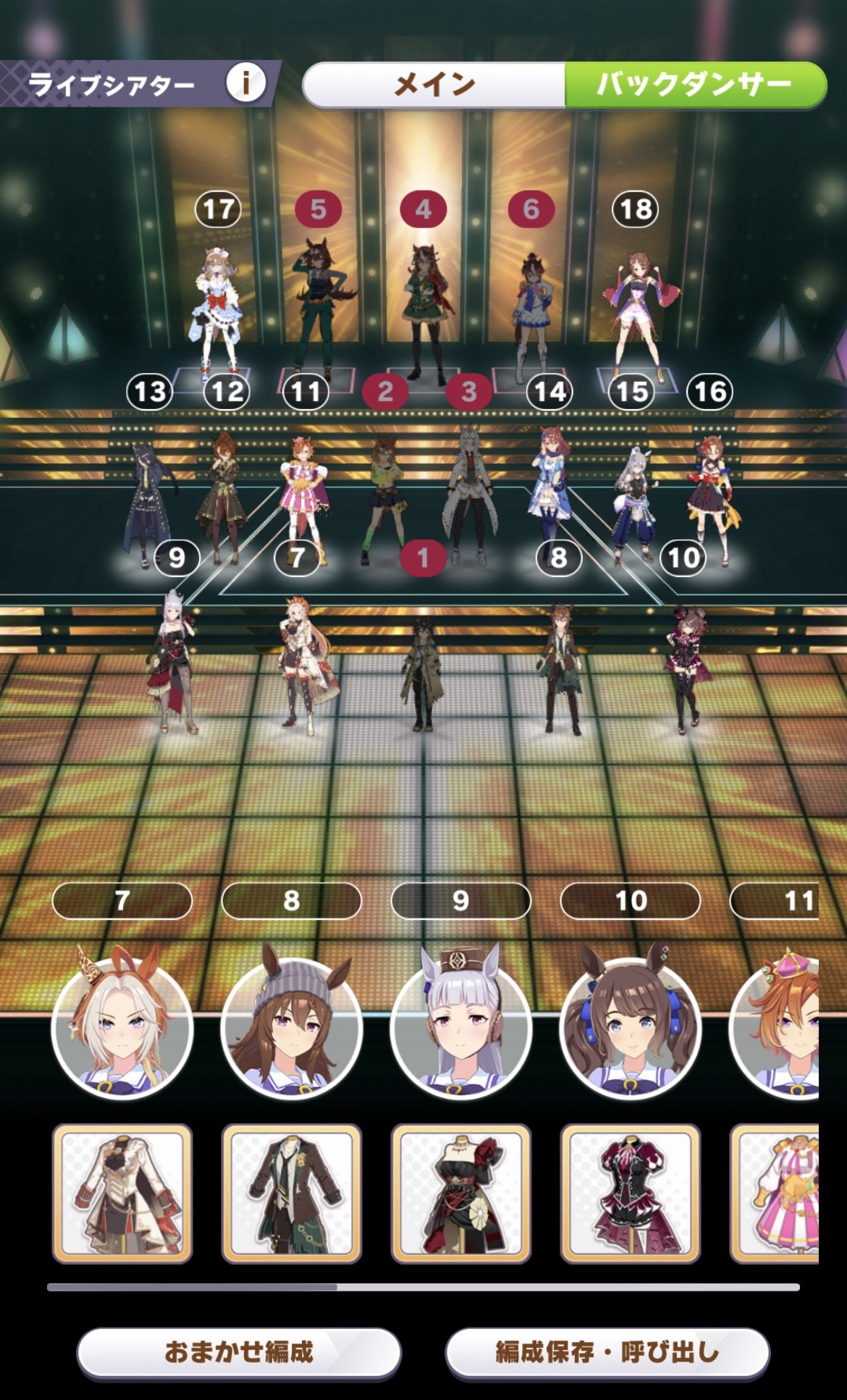This screenshot has height=1400, width=847.
Task: Switch to the メイン tab
Action: 434,85
